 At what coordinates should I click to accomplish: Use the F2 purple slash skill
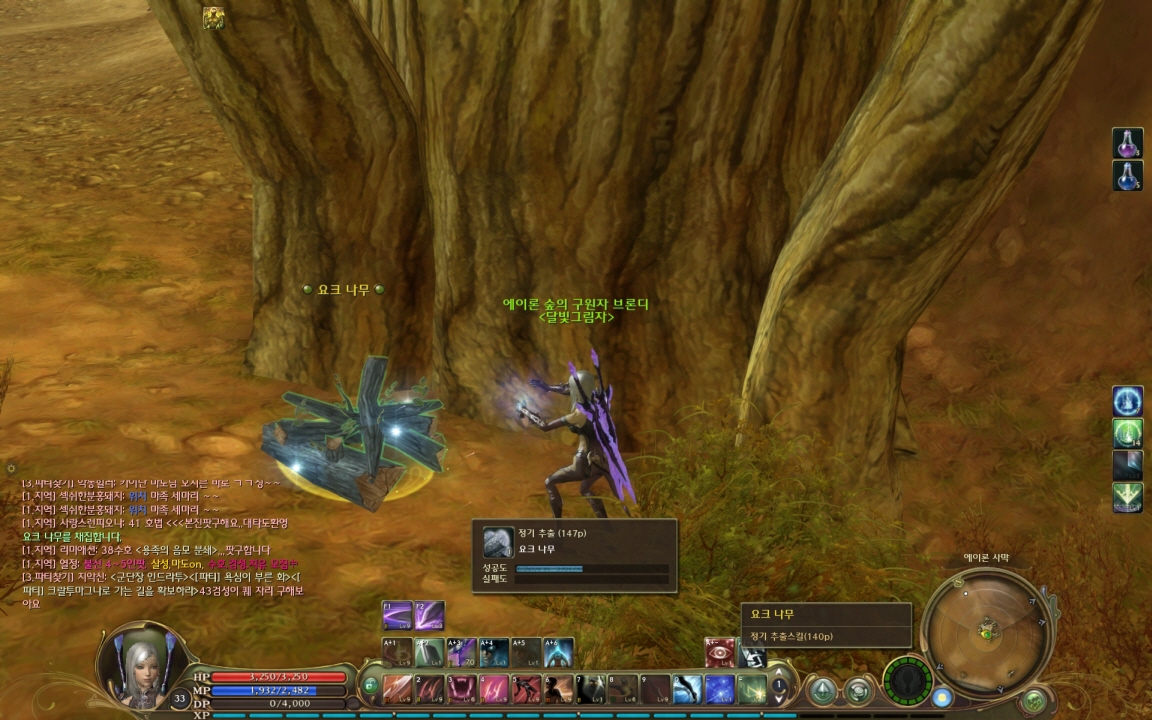(x=430, y=615)
